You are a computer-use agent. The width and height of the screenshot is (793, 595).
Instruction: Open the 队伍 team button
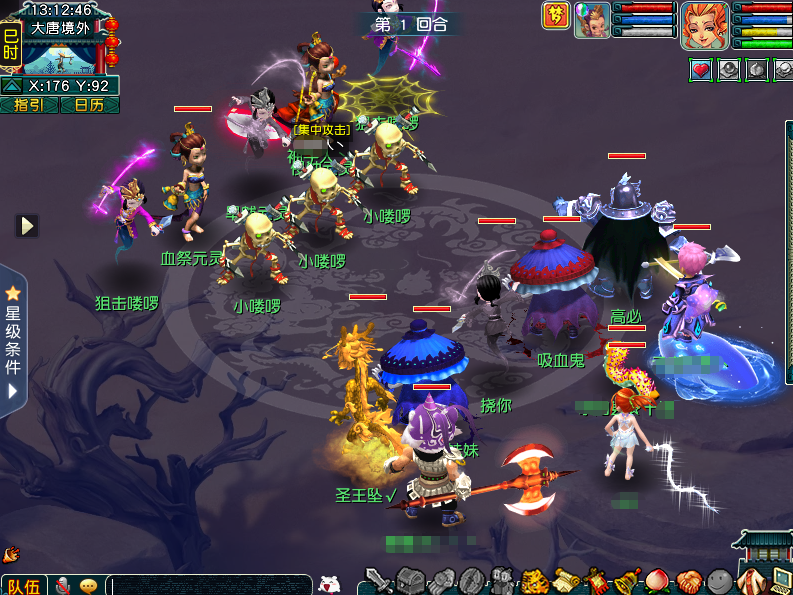[24, 585]
